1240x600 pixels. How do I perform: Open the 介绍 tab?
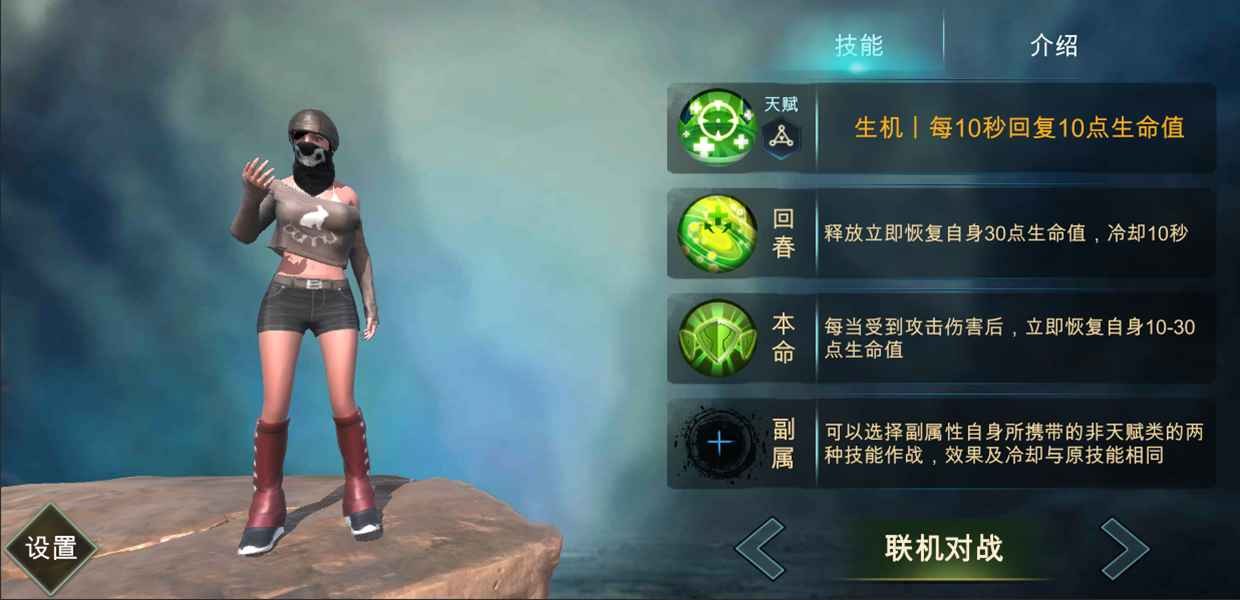[x=1053, y=45]
